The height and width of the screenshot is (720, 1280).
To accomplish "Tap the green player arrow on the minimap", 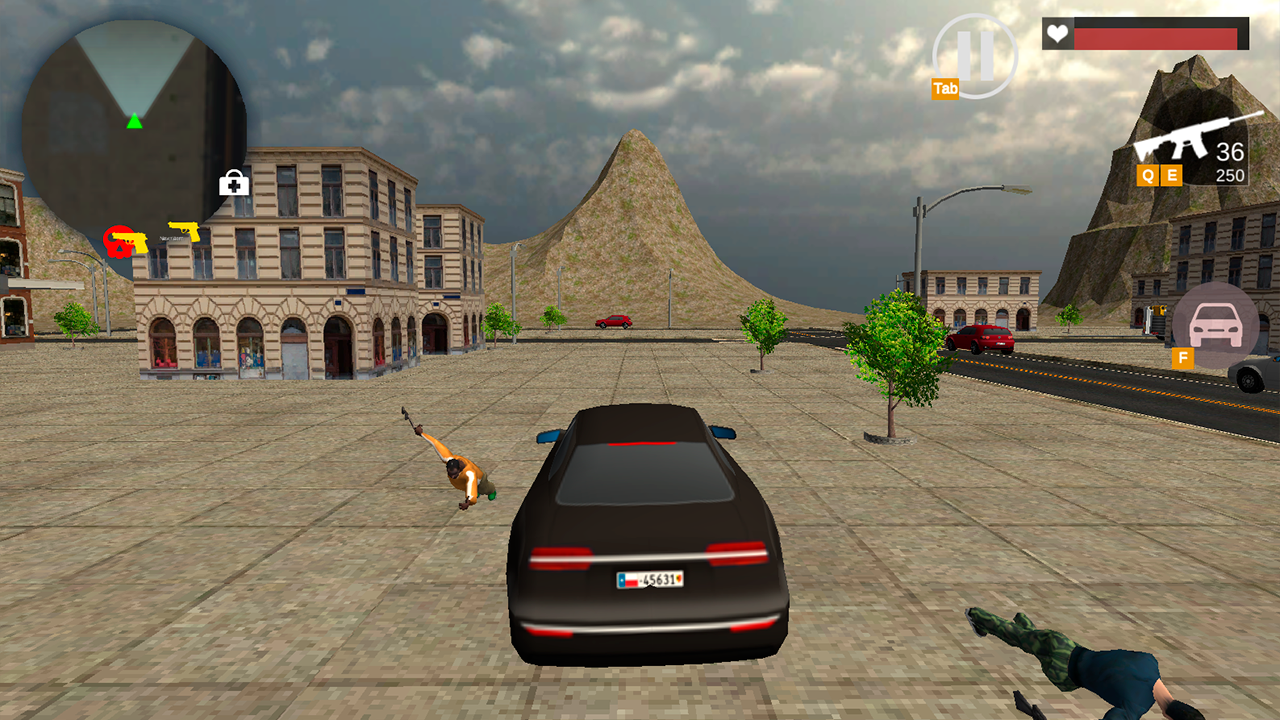I will (x=133, y=123).
